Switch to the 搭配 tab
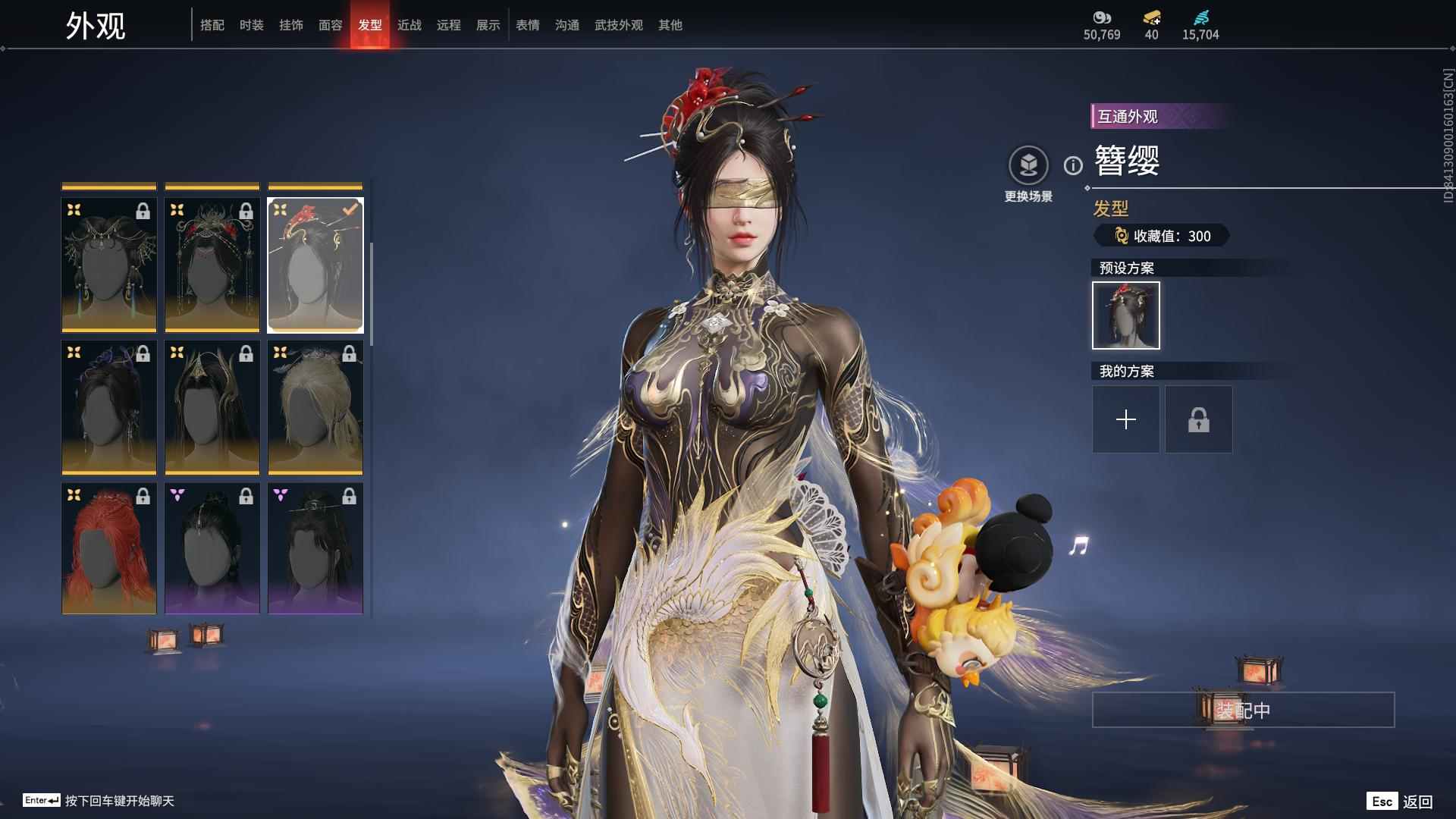1456x819 pixels. [x=212, y=25]
